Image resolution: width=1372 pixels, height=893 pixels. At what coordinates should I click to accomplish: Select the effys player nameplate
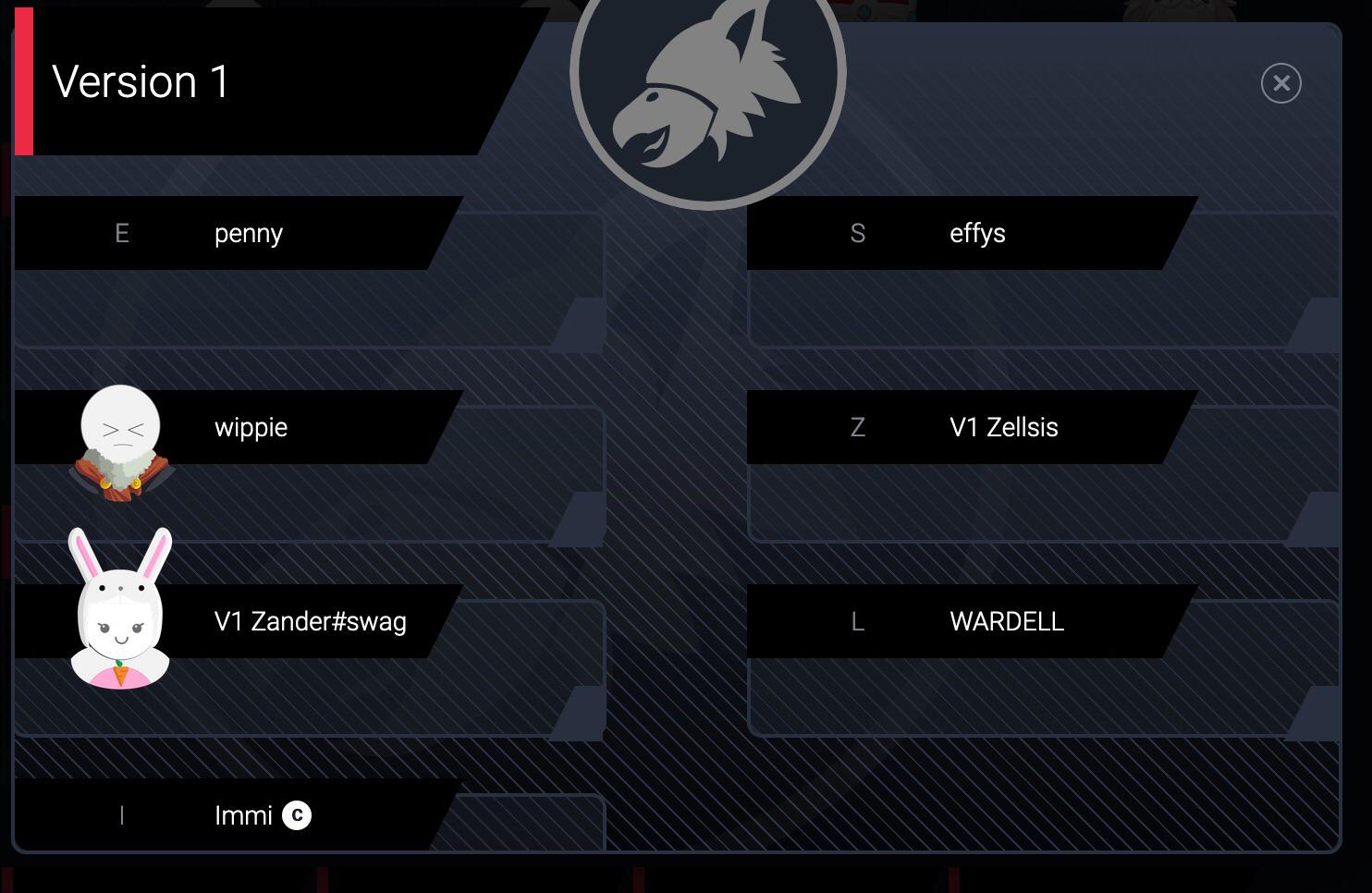coord(978,233)
